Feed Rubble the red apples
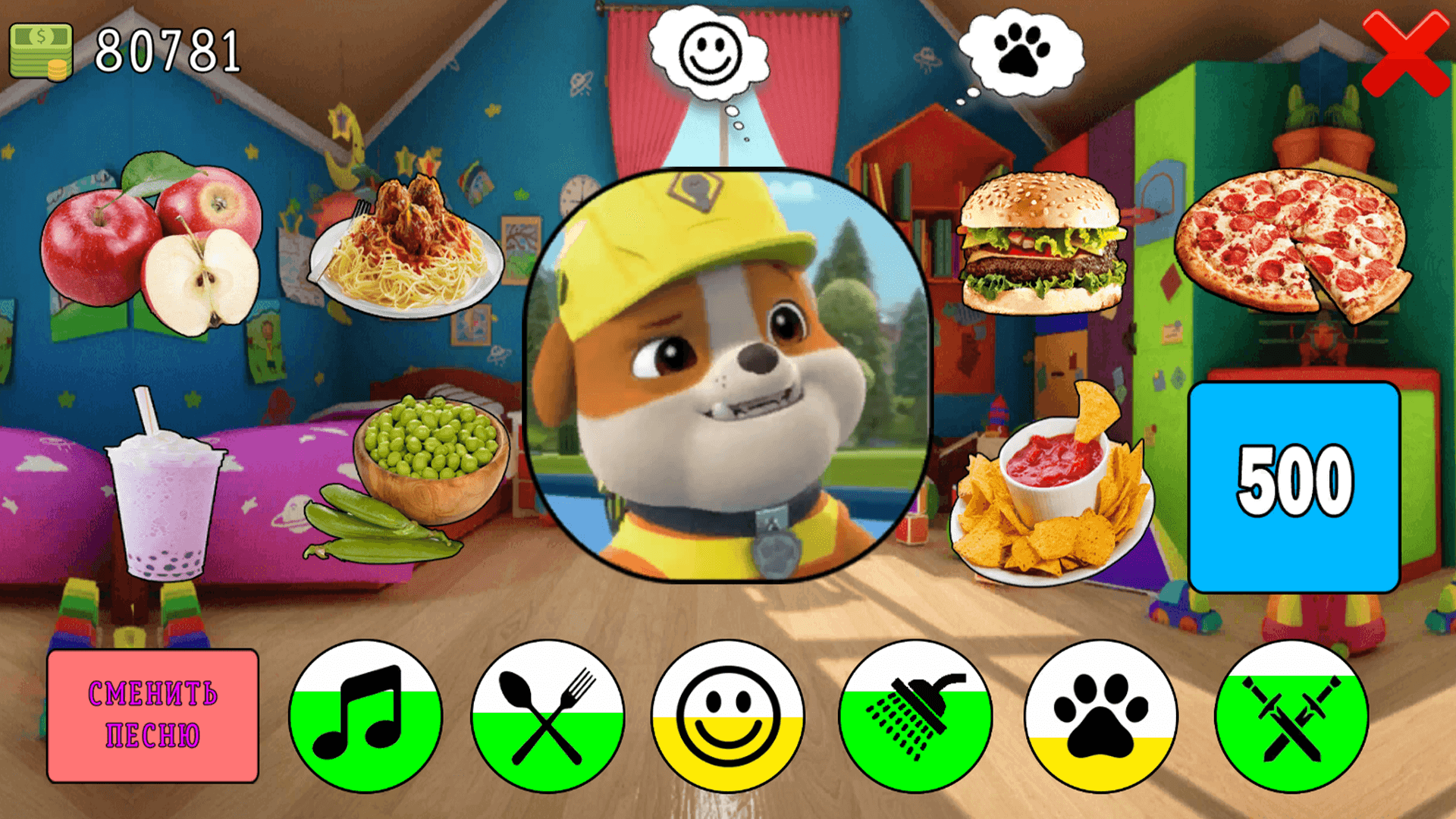Image resolution: width=1456 pixels, height=819 pixels. [148, 250]
